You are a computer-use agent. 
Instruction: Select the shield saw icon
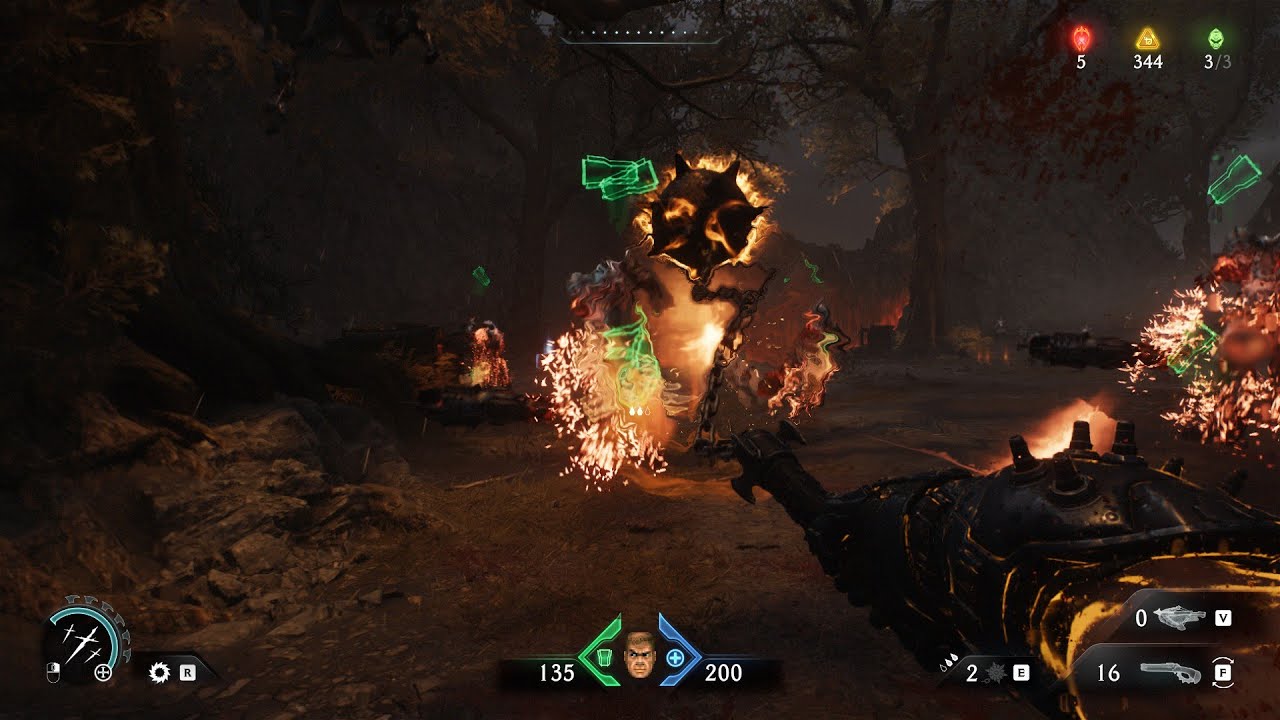click(x=158, y=673)
